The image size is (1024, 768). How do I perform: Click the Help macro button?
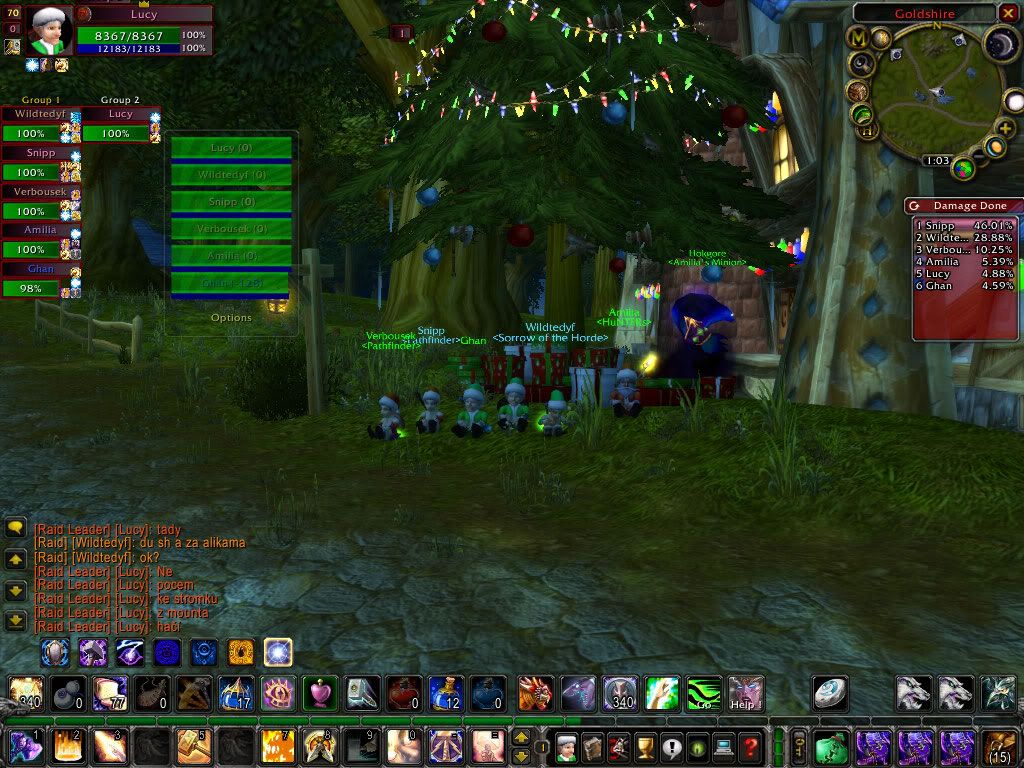point(745,692)
